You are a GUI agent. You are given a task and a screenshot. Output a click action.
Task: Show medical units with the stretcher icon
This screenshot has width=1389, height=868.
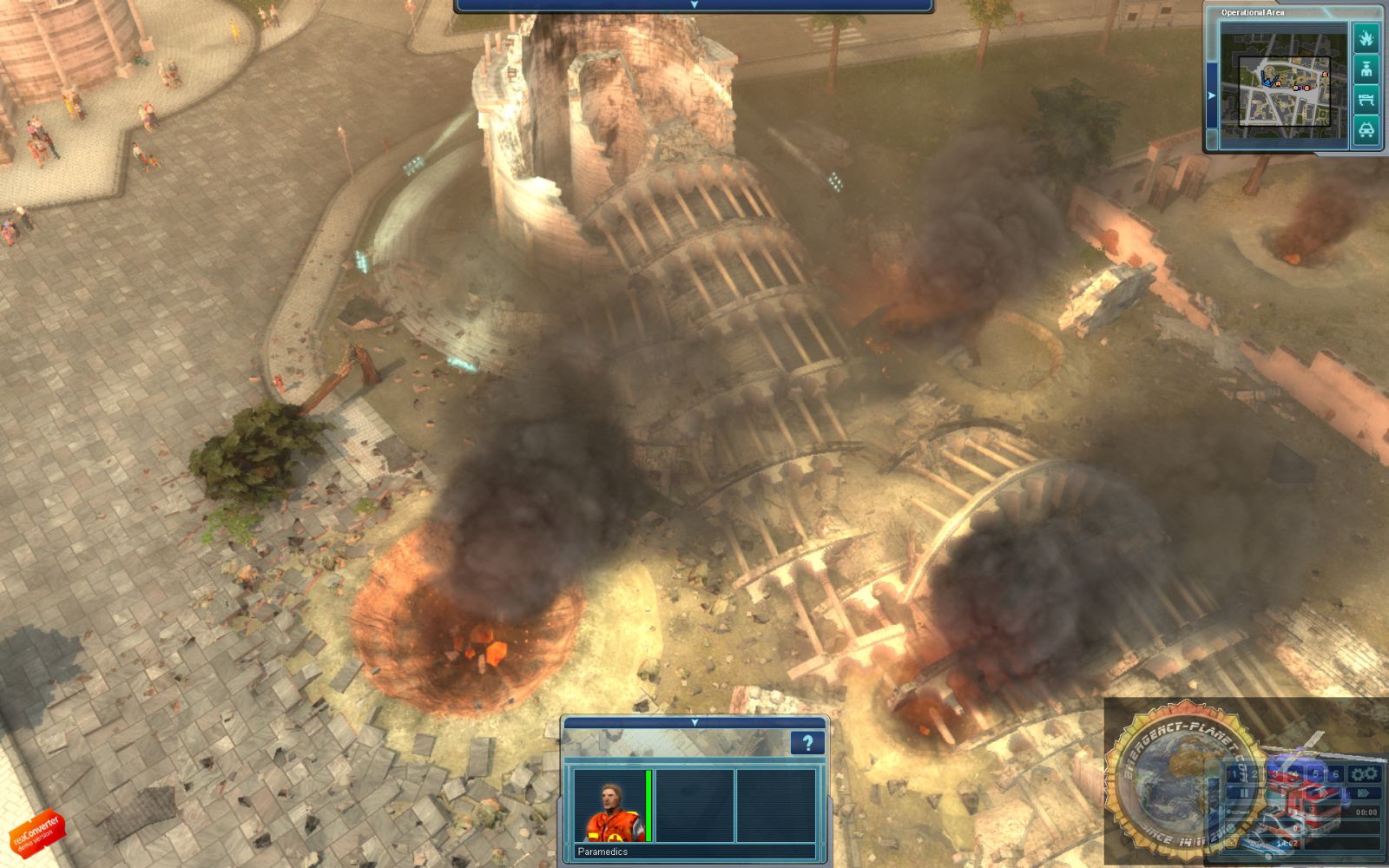click(x=1366, y=98)
